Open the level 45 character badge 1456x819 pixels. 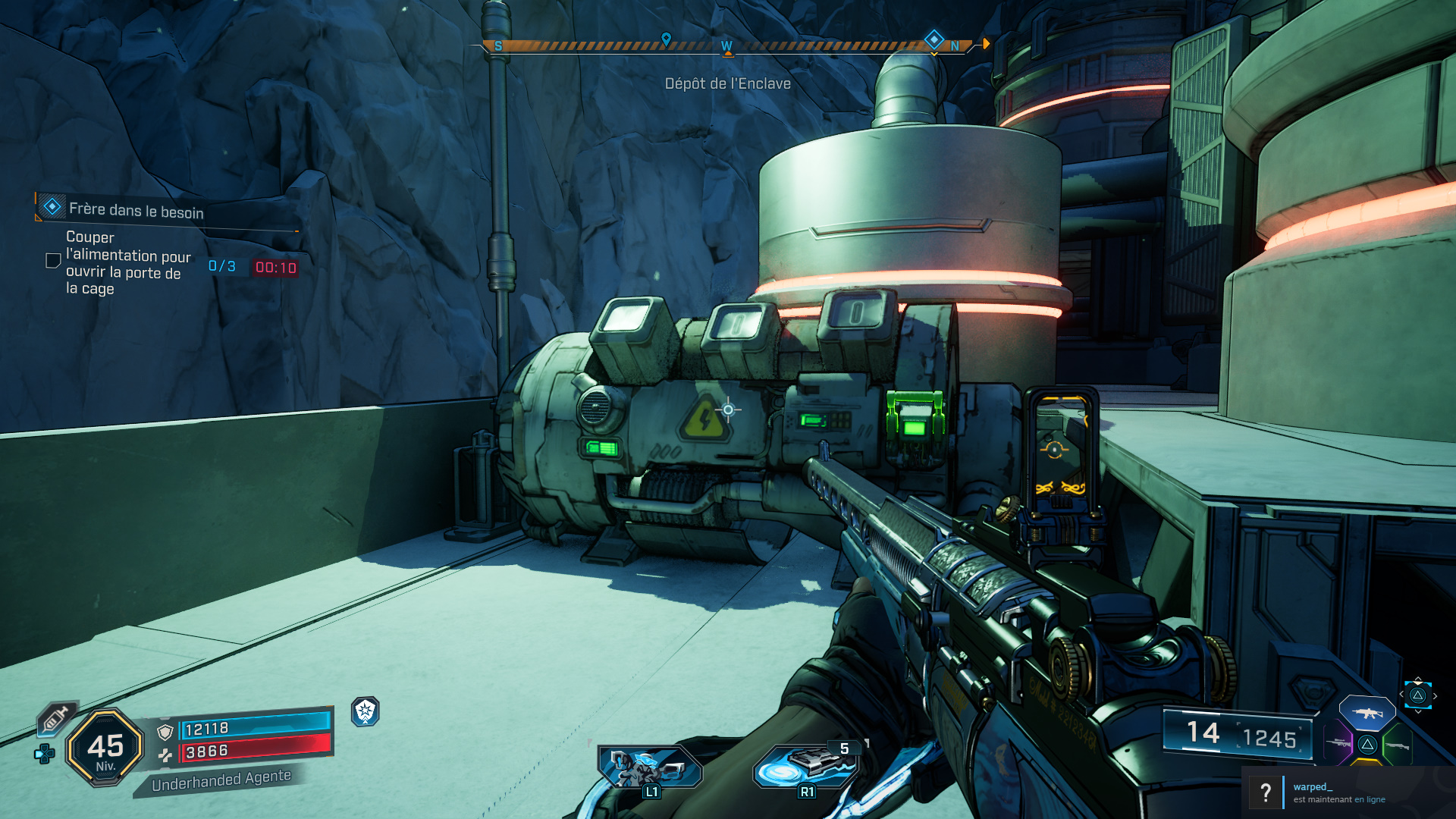(105, 748)
